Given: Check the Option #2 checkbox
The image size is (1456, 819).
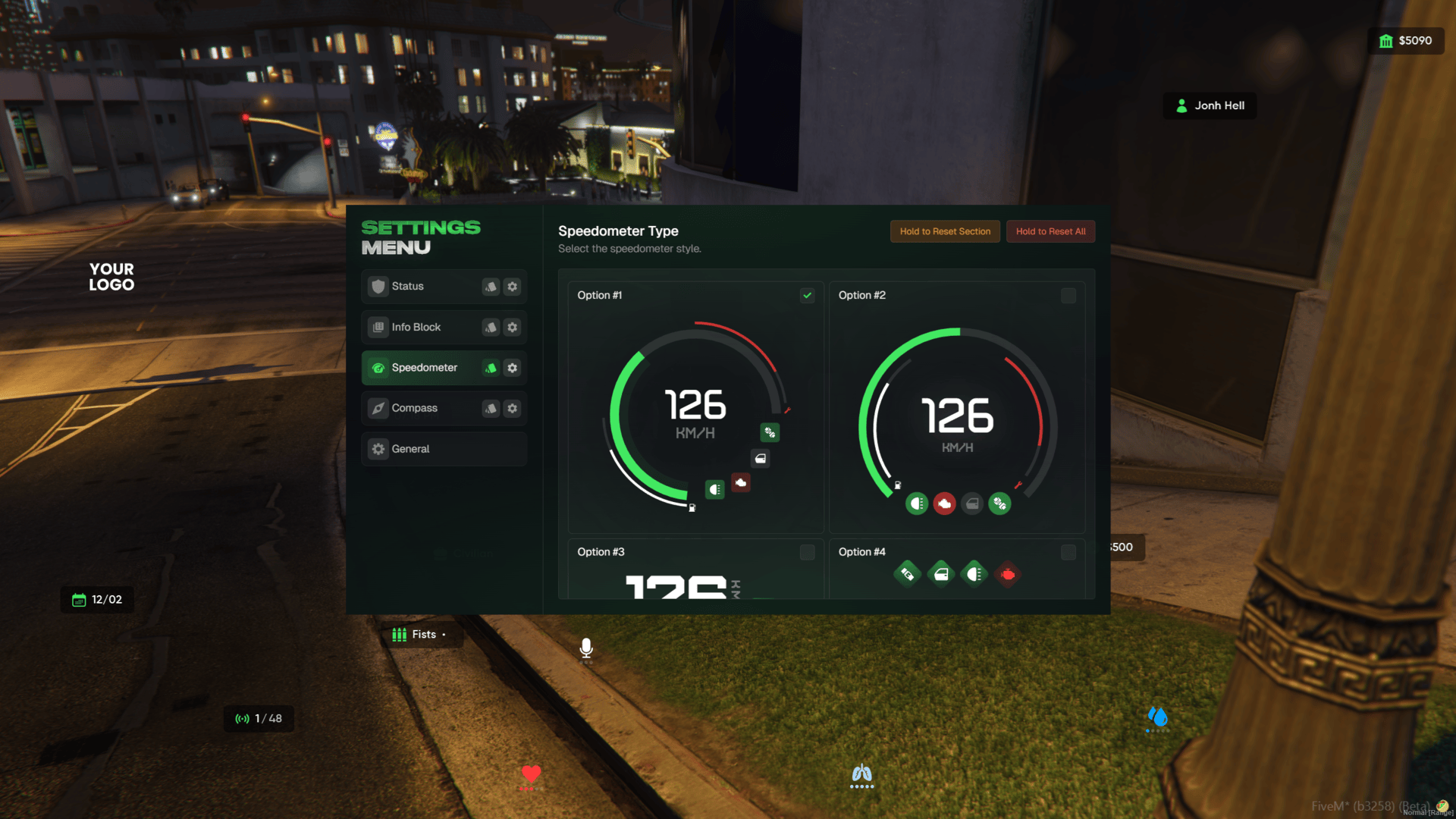Looking at the screenshot, I should (1068, 296).
